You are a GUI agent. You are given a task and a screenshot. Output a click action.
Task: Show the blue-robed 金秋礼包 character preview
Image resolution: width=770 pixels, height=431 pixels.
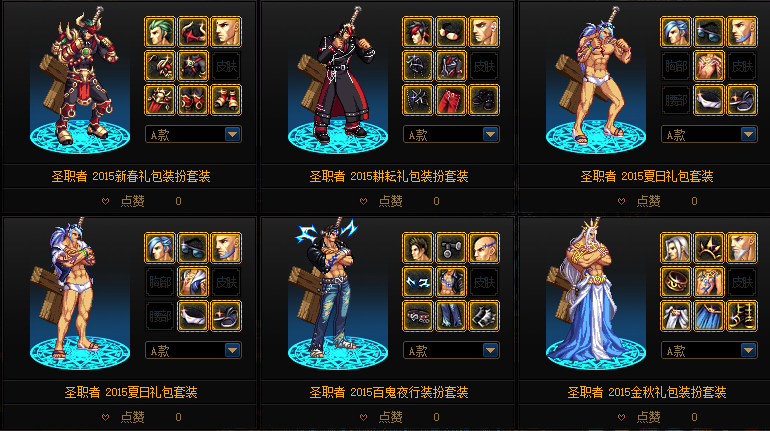(602, 298)
